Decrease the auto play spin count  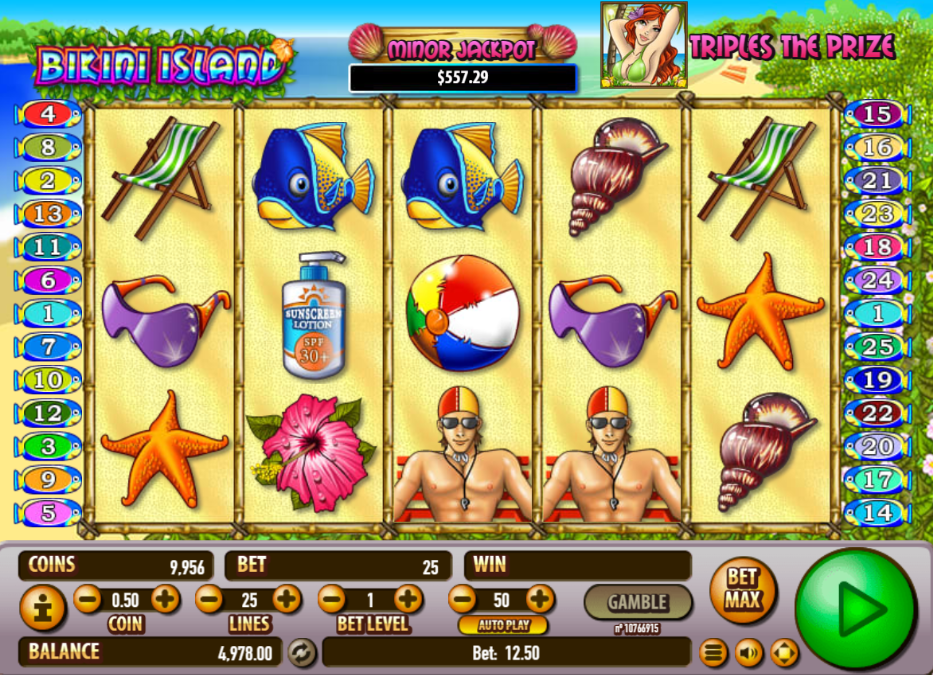[x=461, y=599]
